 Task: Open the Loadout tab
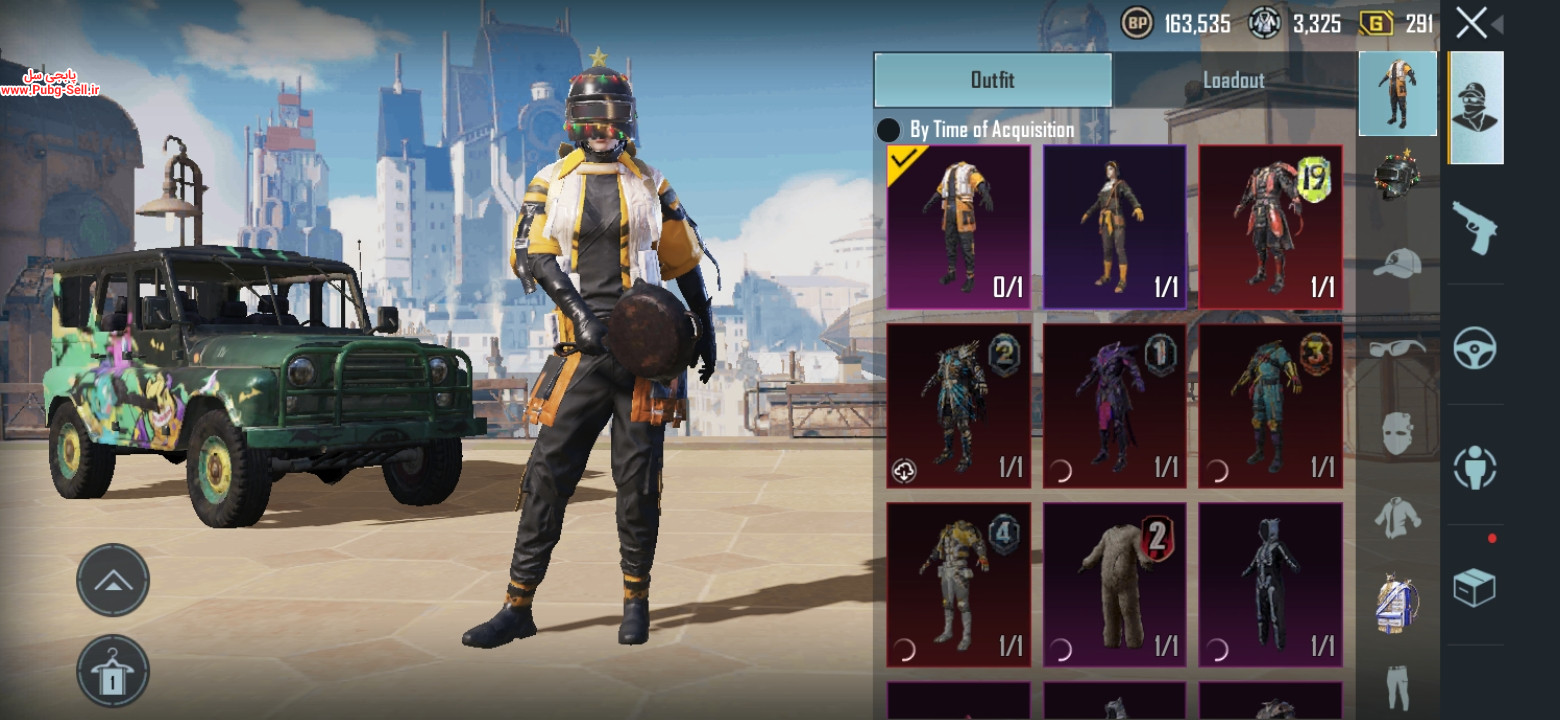(x=1233, y=80)
